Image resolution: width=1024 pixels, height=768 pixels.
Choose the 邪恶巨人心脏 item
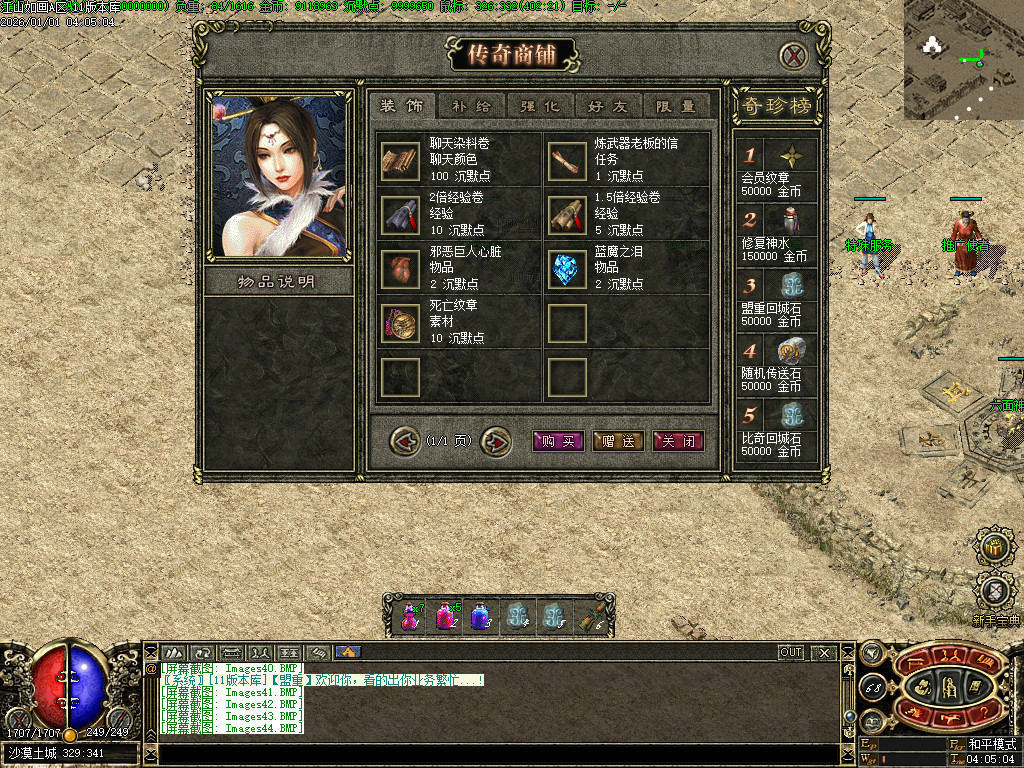click(x=400, y=269)
